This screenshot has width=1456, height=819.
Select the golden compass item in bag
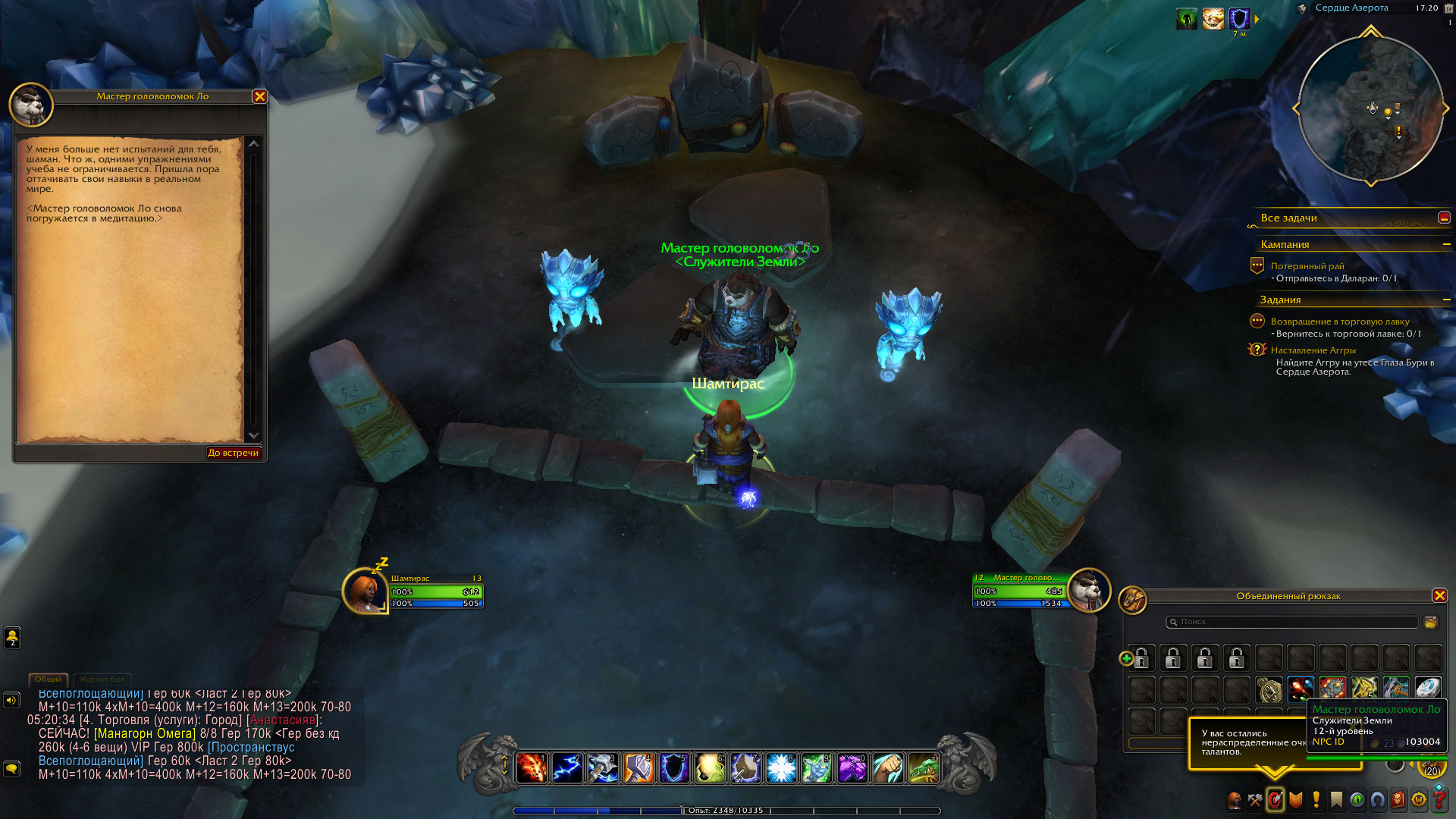[x=1269, y=689]
